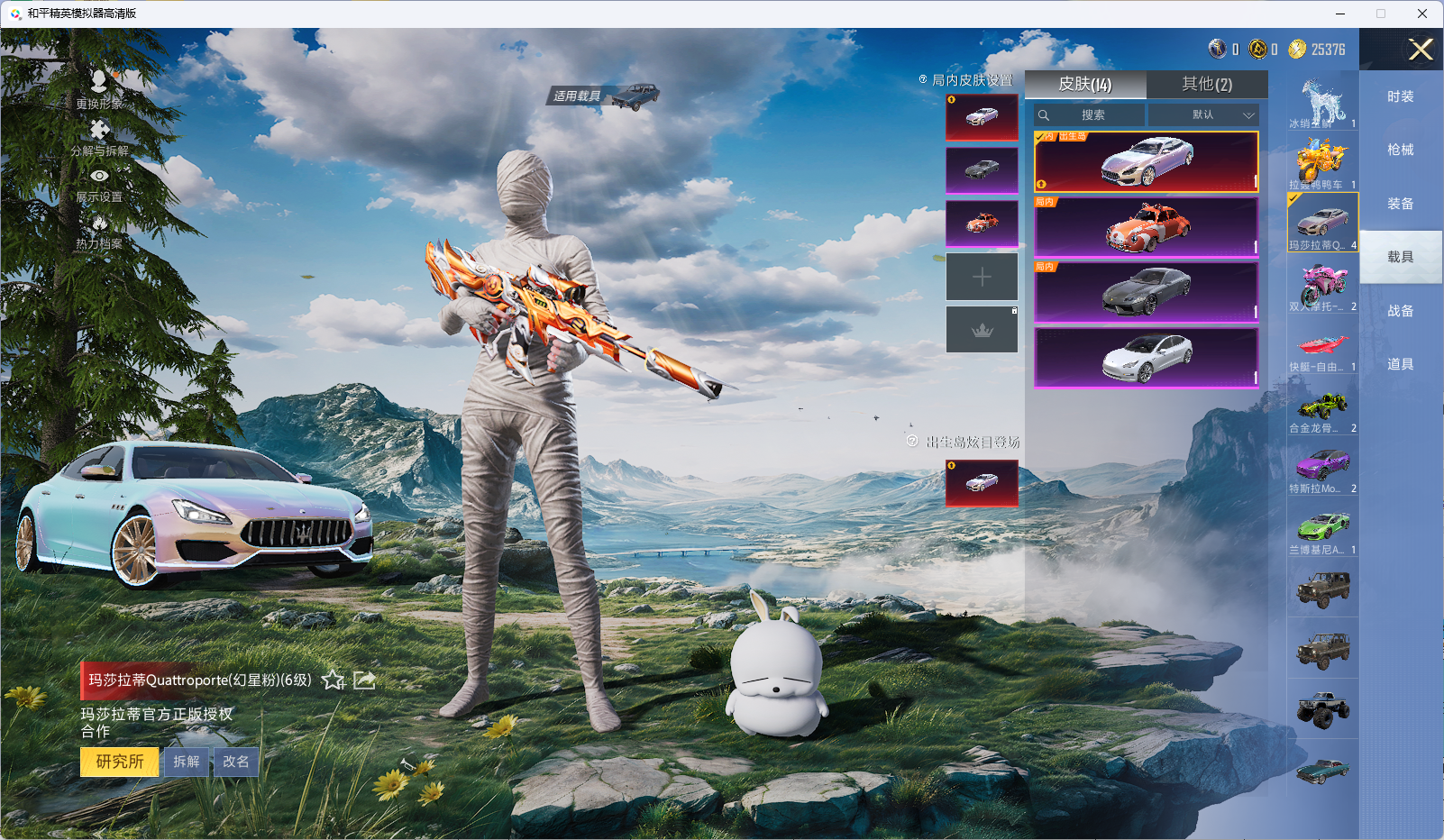Minimize the emulator window
Viewport: 1444px width, 840px height.
pyautogui.click(x=1340, y=14)
